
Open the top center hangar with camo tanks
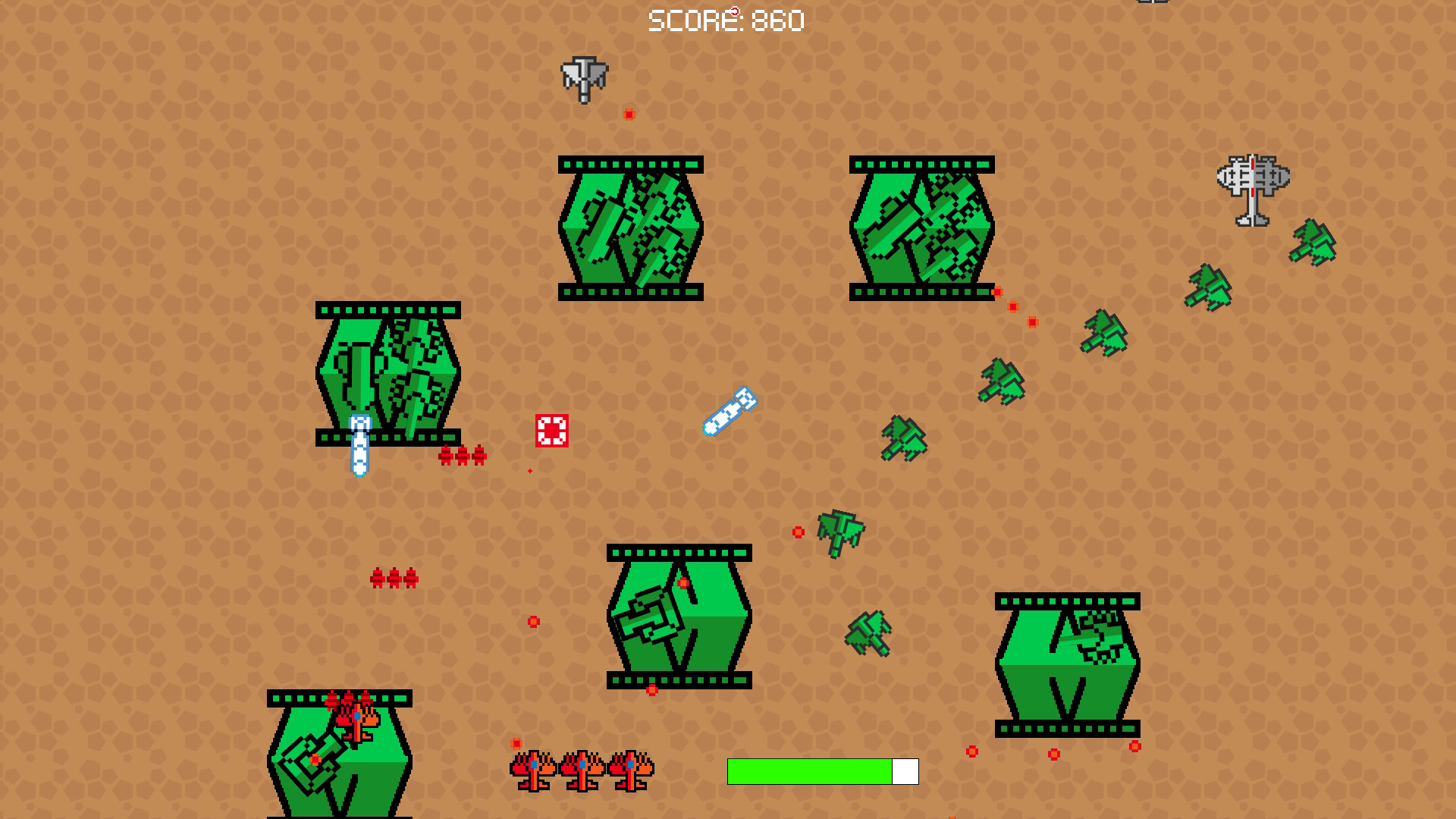coord(629,224)
